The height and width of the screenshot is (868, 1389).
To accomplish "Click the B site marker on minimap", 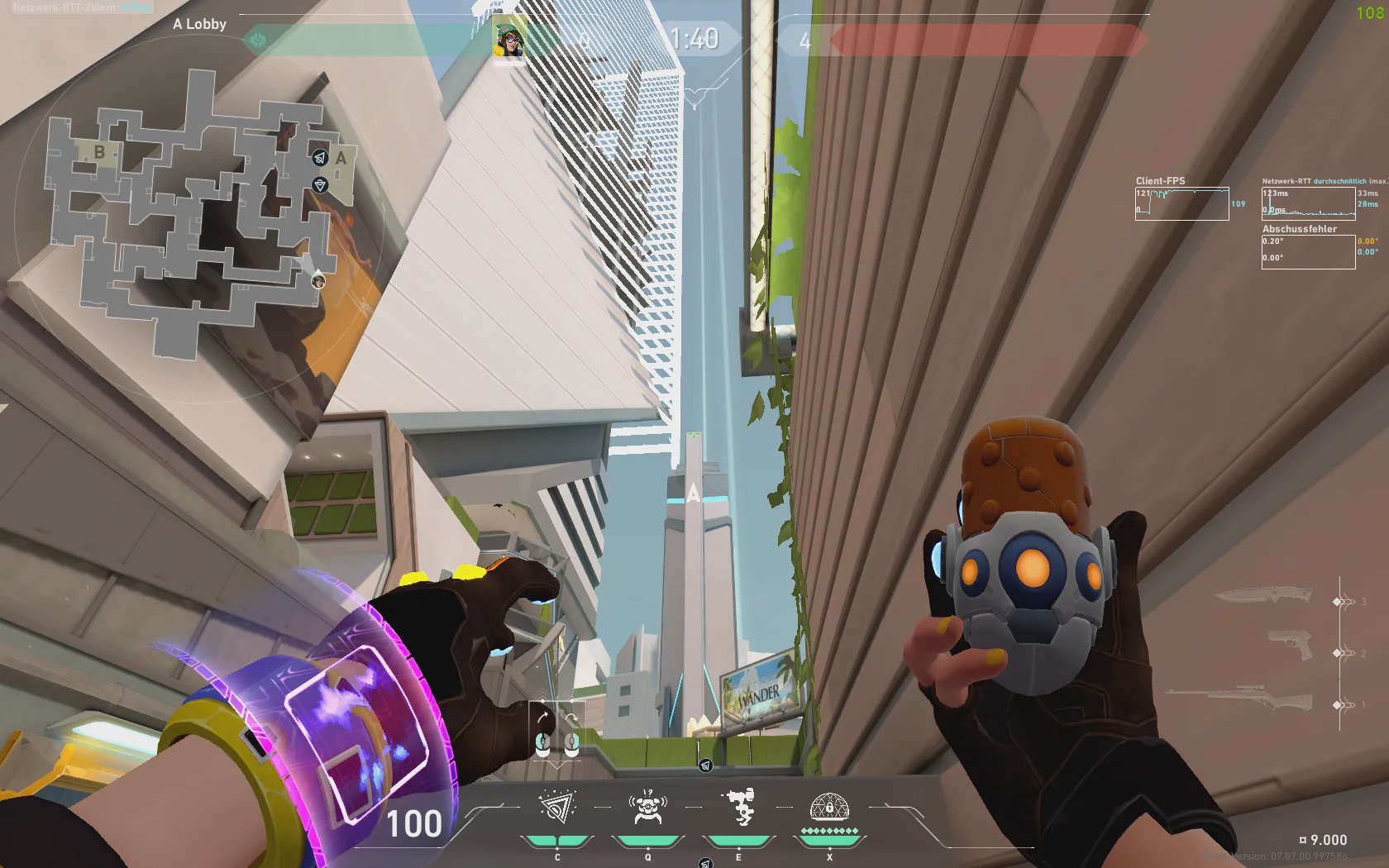I will coord(99,152).
